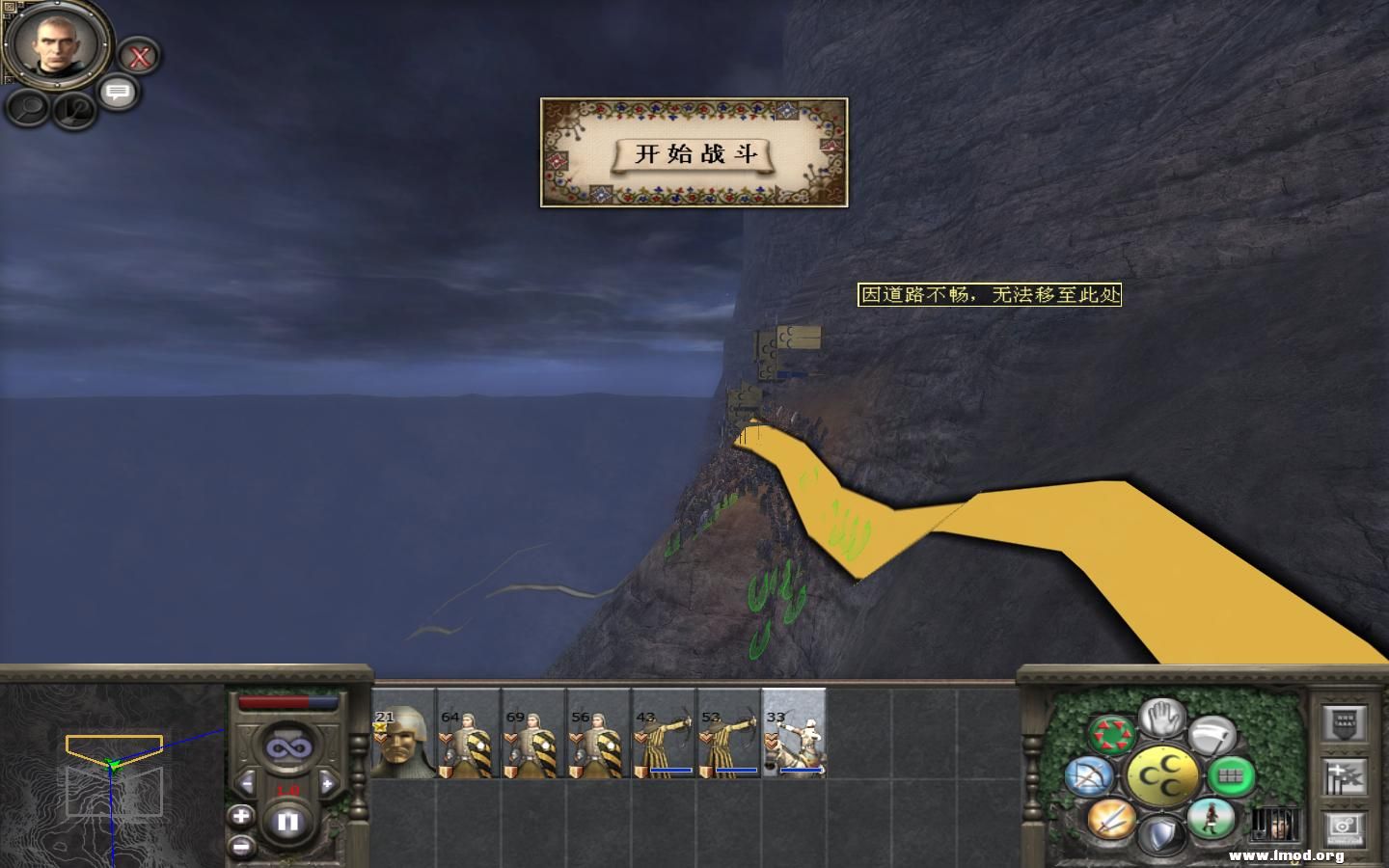The height and width of the screenshot is (868, 1389).
Task: Pause the battle with the pause button
Action: pos(288,822)
